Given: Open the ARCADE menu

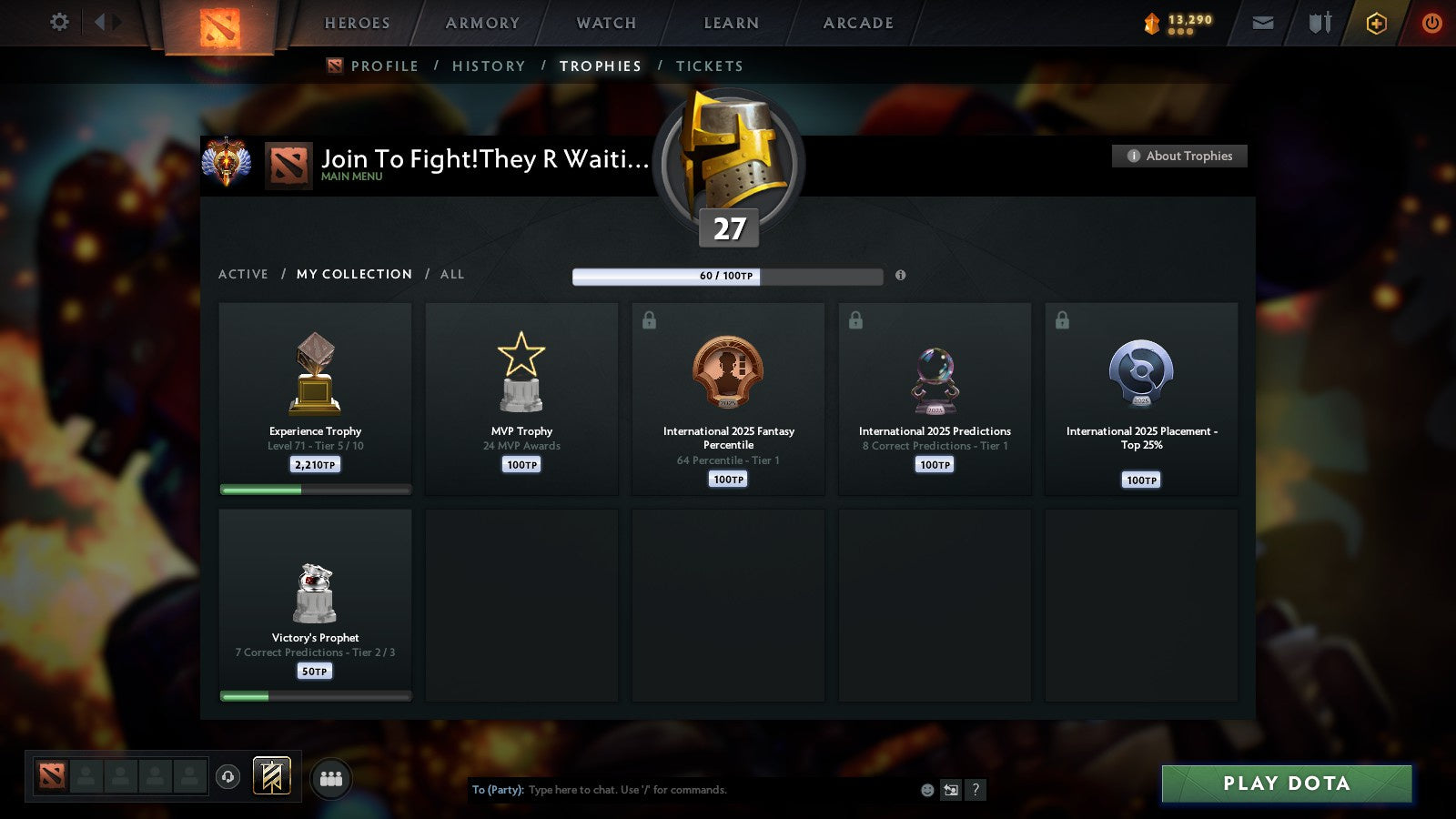Looking at the screenshot, I should 856,23.
